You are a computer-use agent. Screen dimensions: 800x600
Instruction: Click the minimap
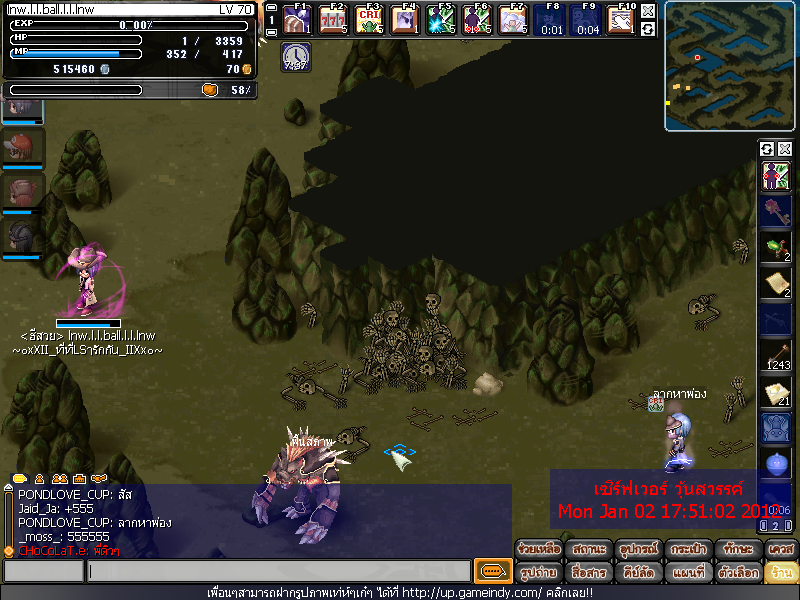click(730, 65)
